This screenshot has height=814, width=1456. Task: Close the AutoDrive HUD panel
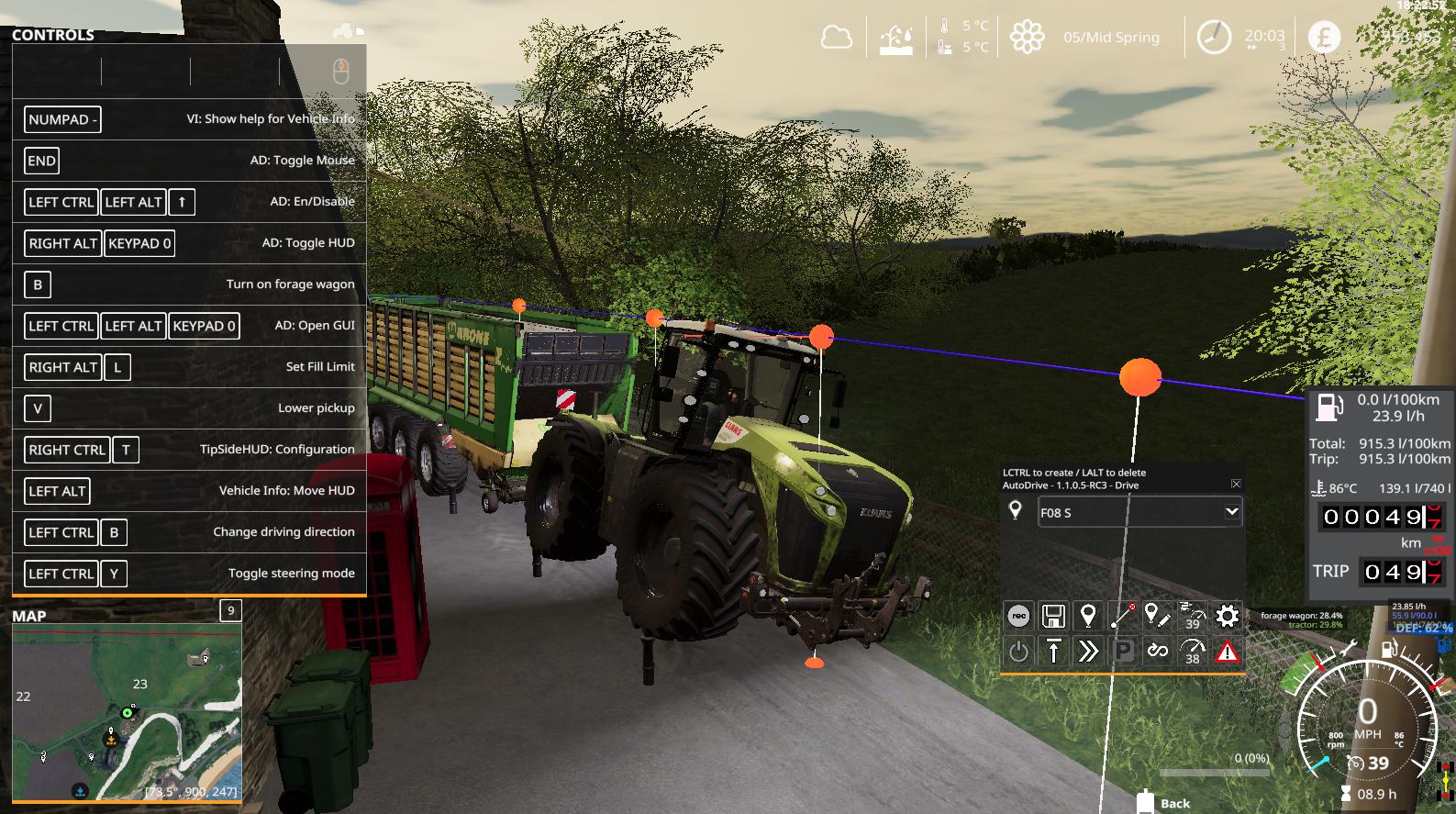pyautogui.click(x=1236, y=484)
